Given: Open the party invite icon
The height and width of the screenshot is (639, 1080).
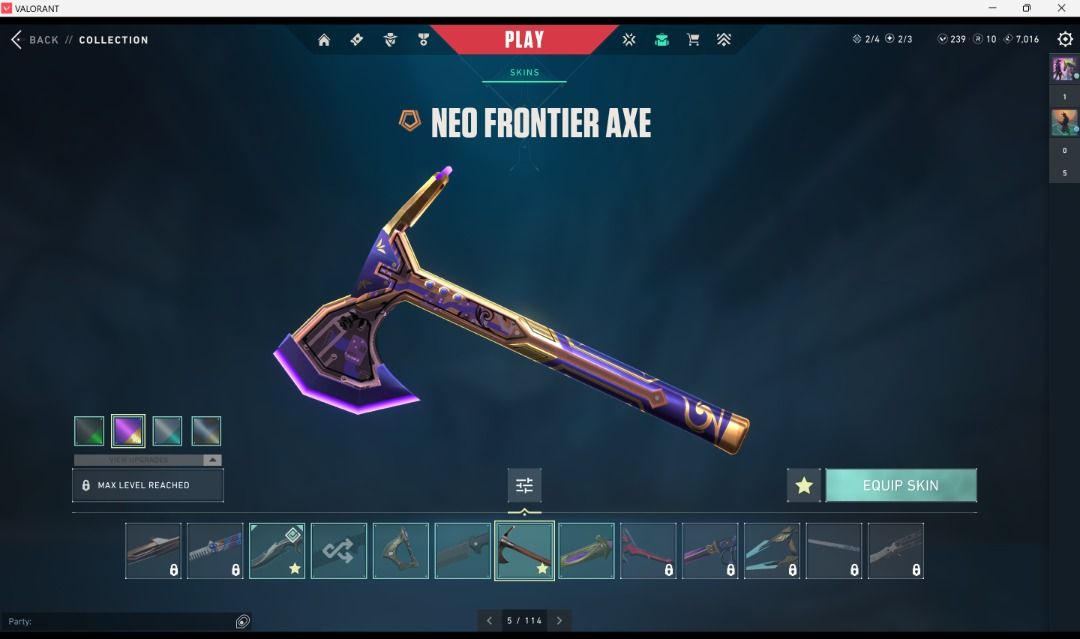Looking at the screenshot, I should (242, 621).
